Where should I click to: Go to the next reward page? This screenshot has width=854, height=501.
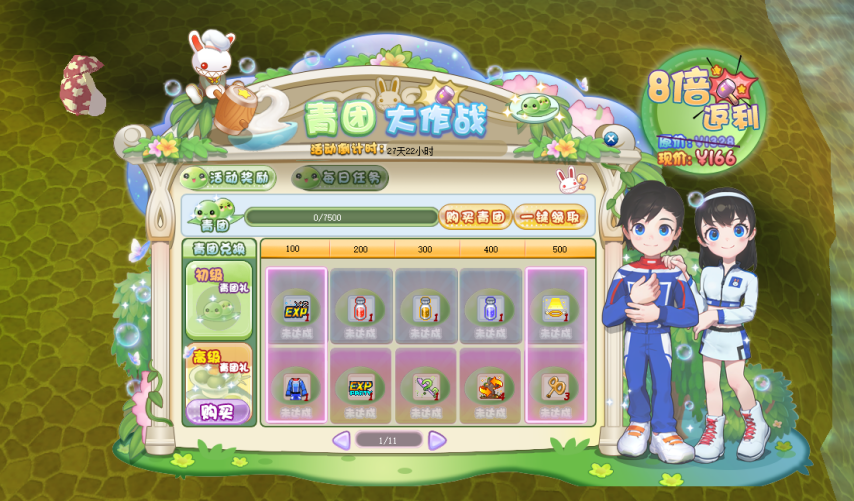pyautogui.click(x=437, y=440)
